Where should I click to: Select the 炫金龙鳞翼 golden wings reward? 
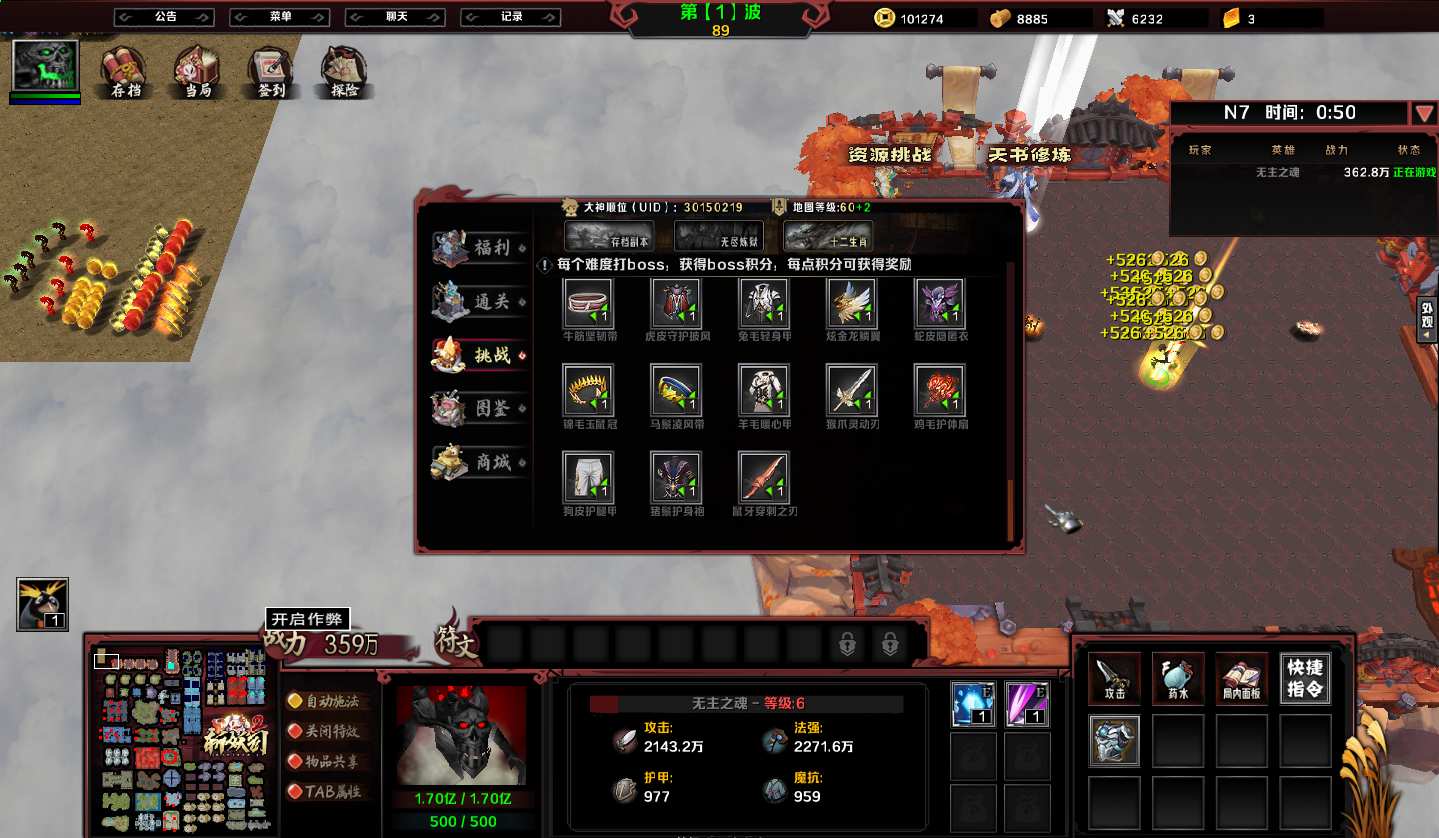tap(852, 304)
